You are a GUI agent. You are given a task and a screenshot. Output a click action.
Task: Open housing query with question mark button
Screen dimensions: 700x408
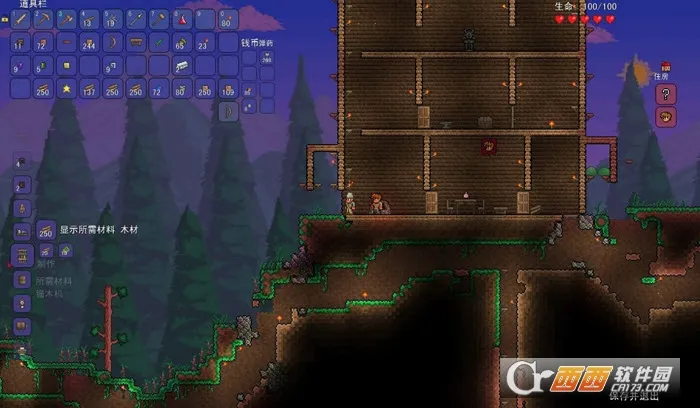click(x=665, y=94)
